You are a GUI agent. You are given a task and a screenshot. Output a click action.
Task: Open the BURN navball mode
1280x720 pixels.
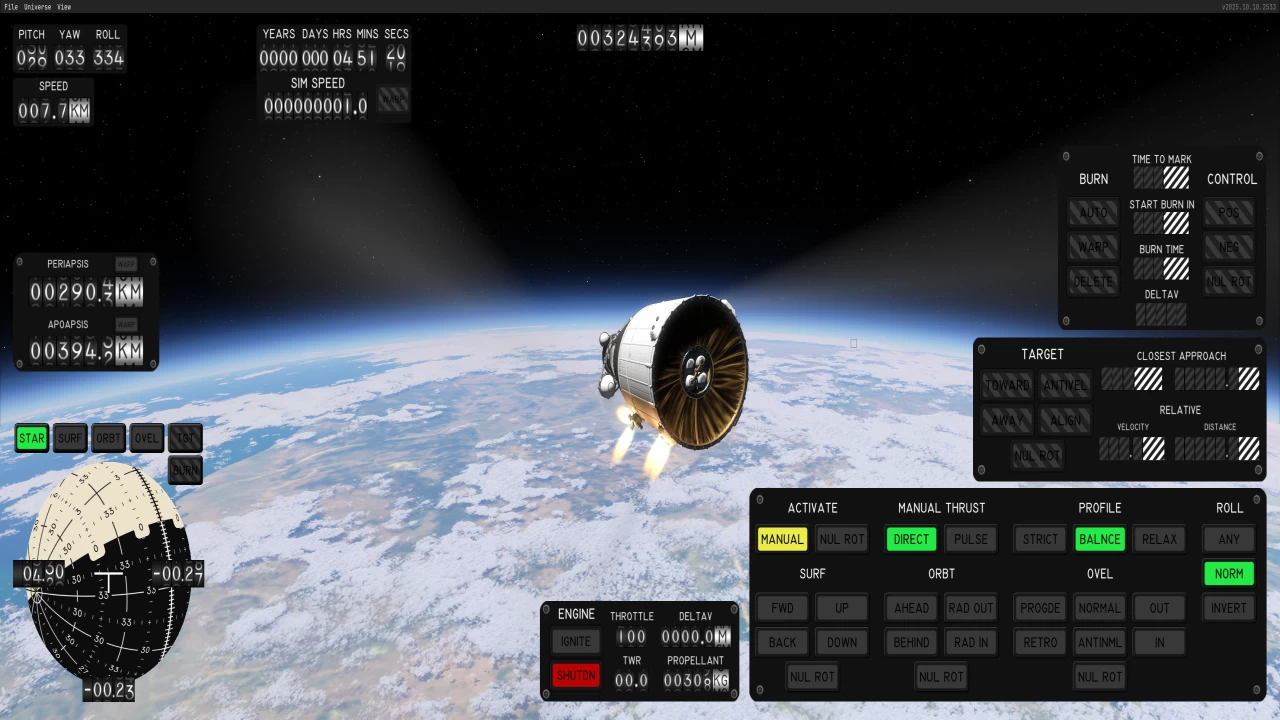[184, 470]
